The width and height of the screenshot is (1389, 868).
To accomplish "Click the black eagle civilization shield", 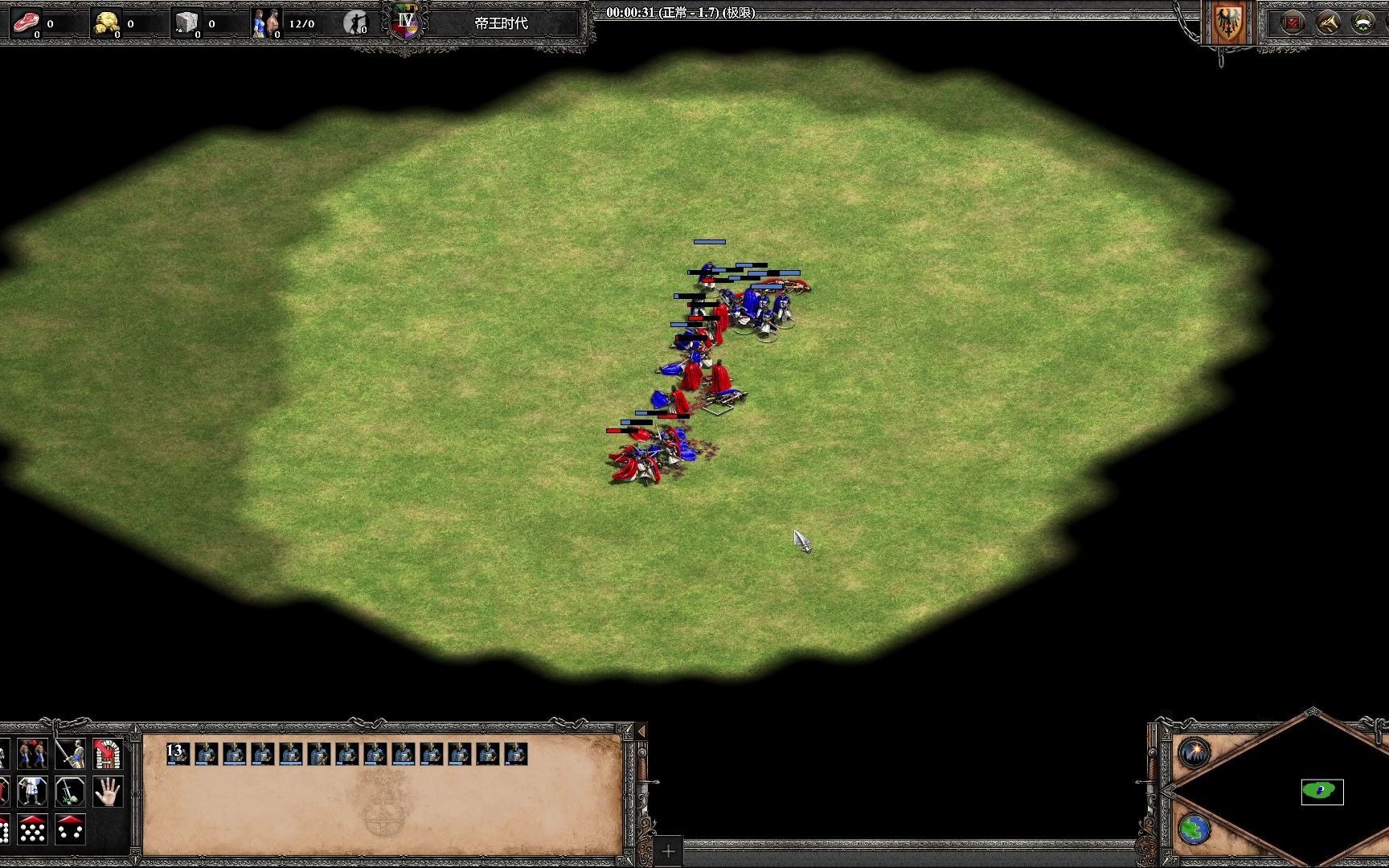I will tap(1227, 23).
